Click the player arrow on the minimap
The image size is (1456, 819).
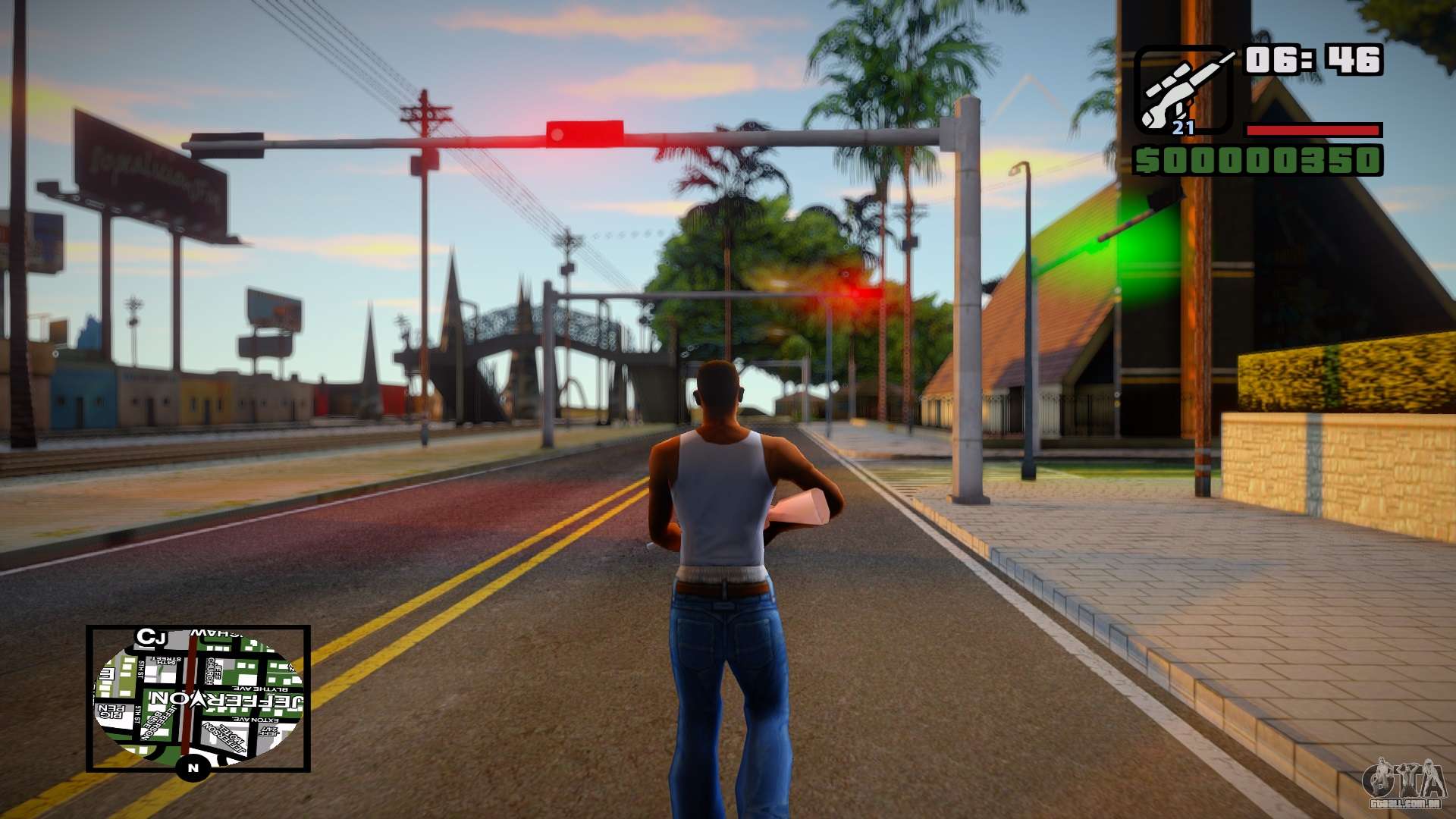pyautogui.click(x=198, y=700)
